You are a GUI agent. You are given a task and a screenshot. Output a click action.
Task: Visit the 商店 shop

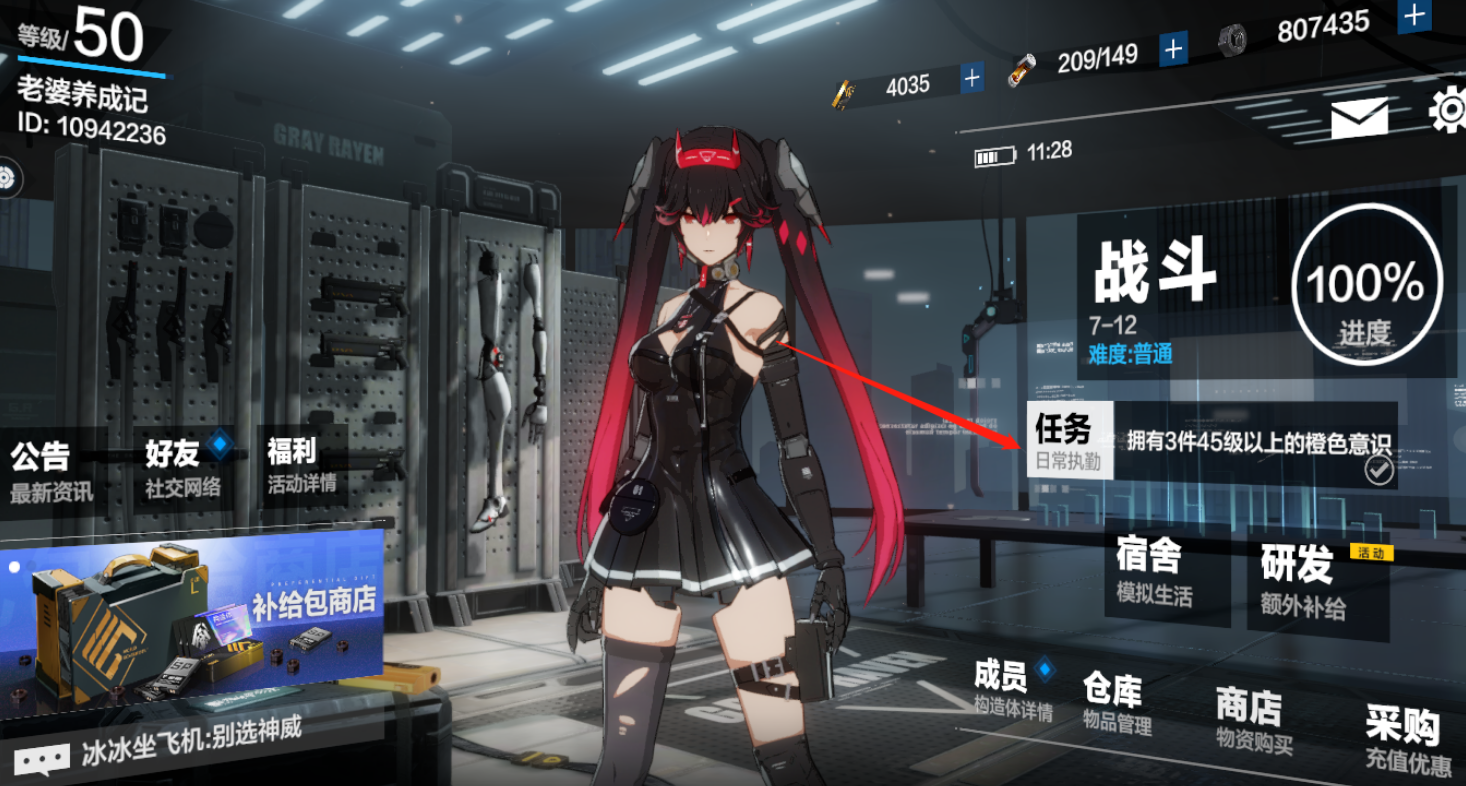coord(1250,719)
